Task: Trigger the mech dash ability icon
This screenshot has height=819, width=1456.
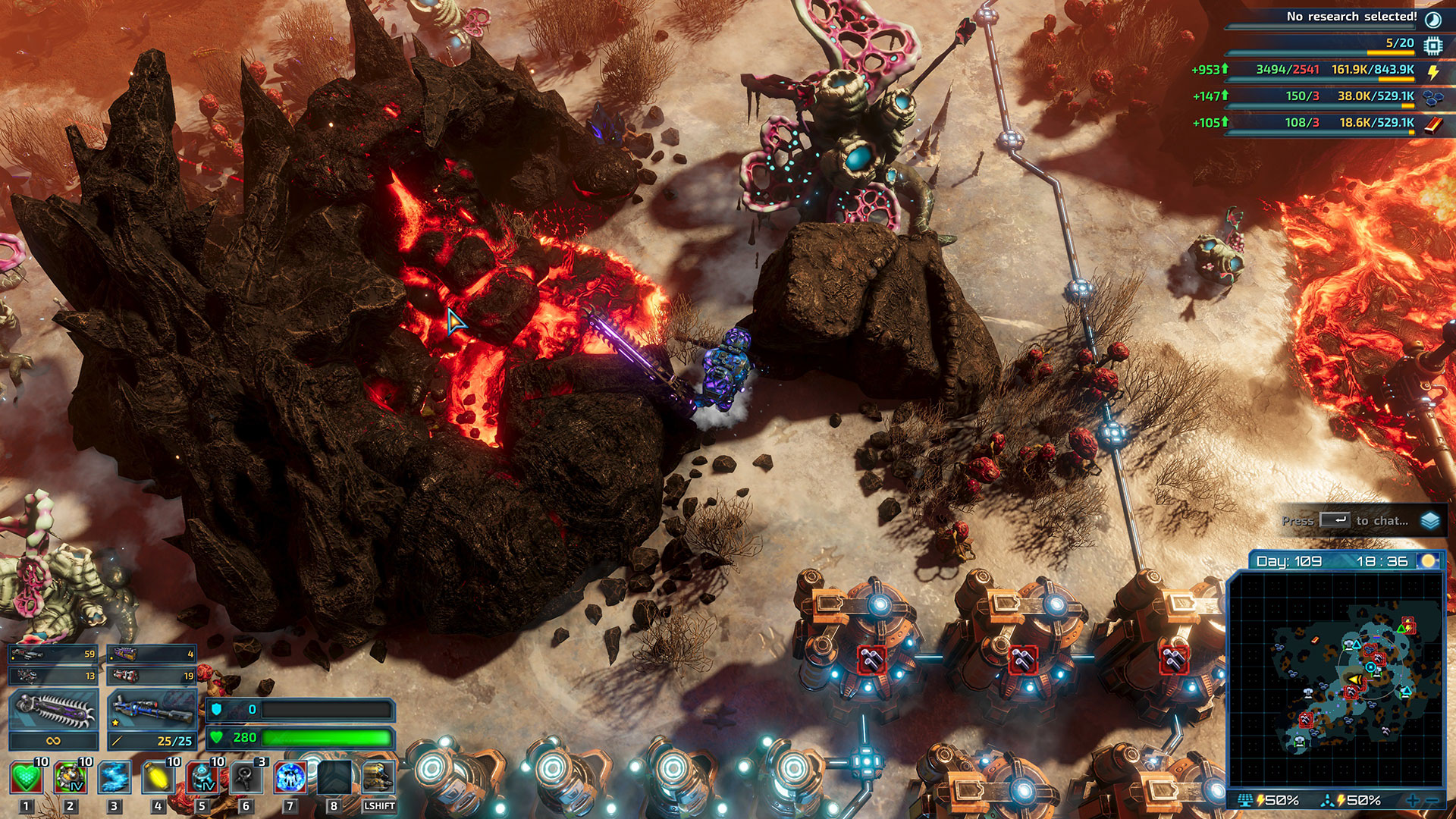Action: (x=378, y=778)
